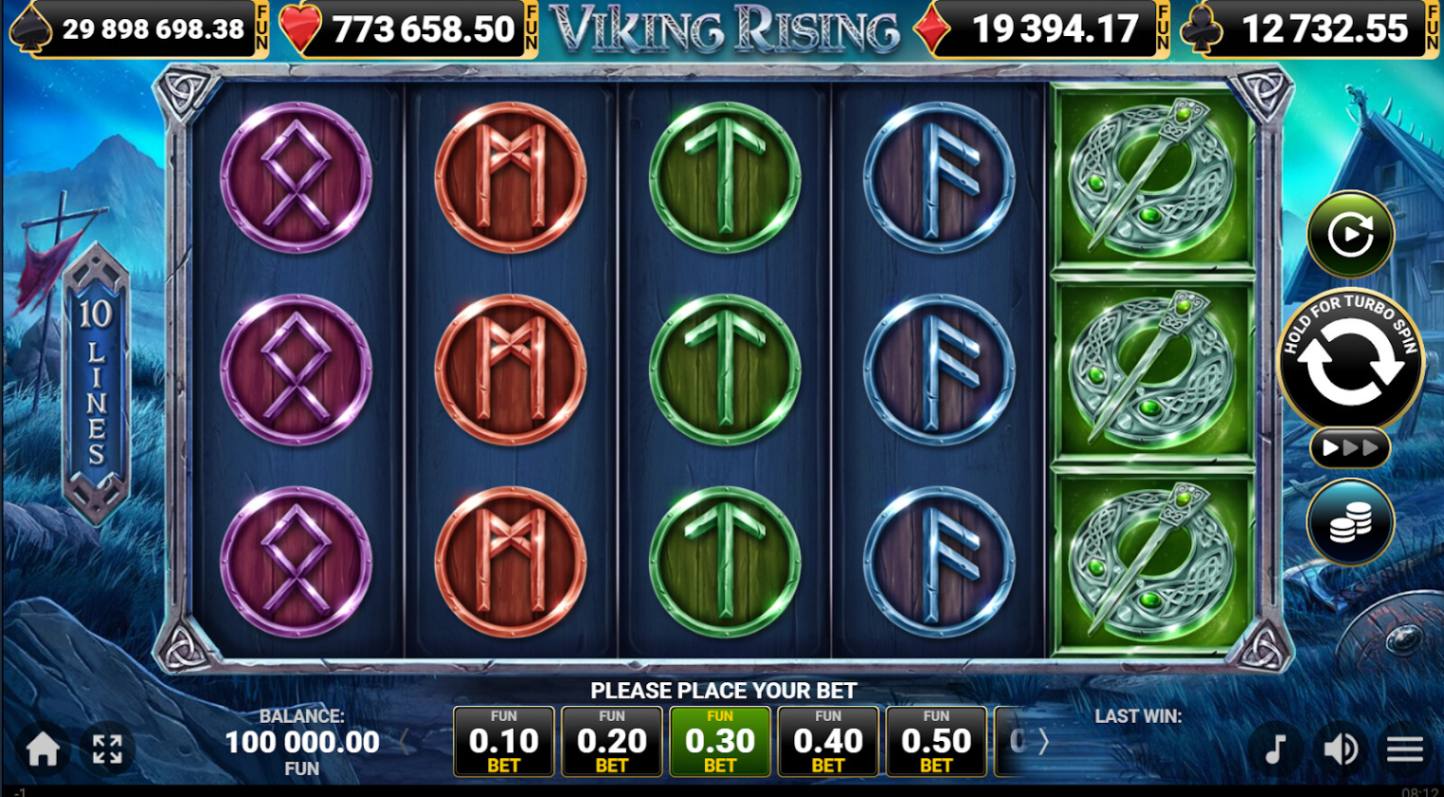The width and height of the screenshot is (1444, 797).
Task: Select the 0.10 BET chip
Action: [x=503, y=741]
